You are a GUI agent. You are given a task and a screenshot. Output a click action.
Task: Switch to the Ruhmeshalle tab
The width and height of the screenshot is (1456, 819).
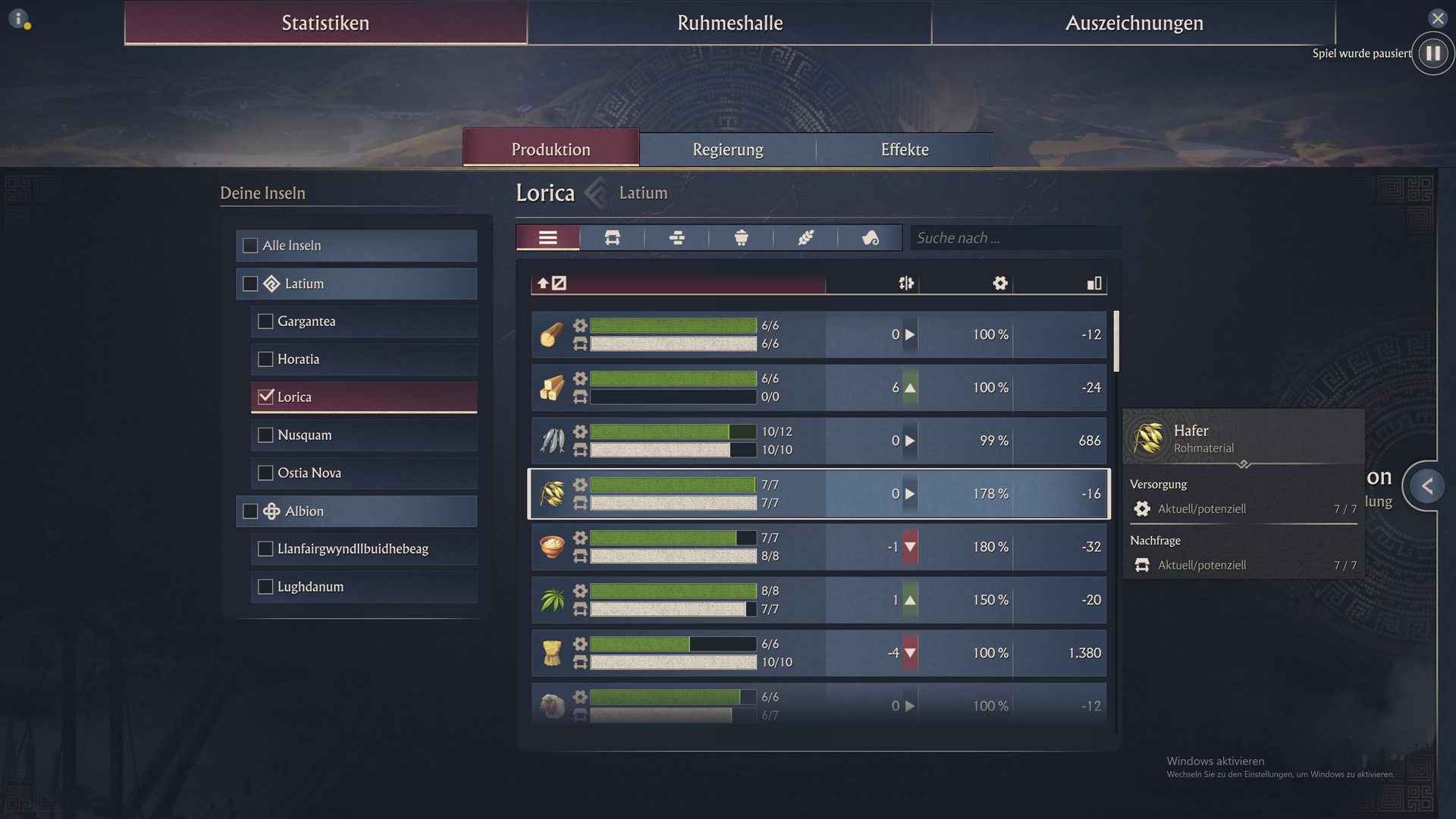tap(730, 23)
